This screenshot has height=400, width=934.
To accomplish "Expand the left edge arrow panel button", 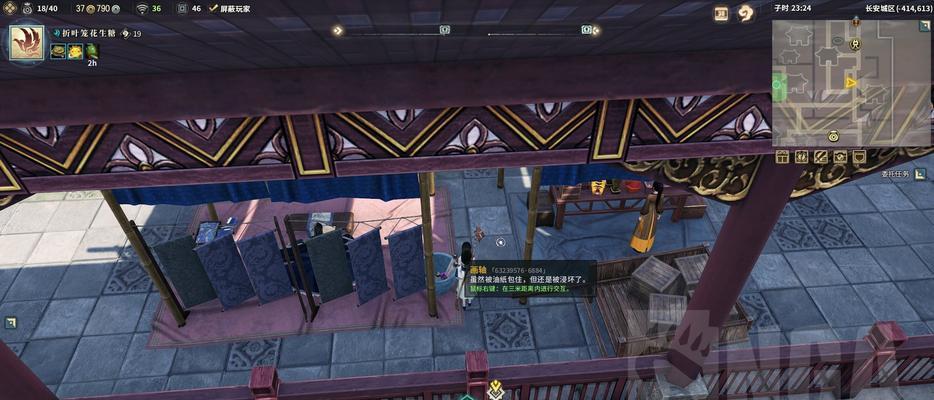I will tap(10, 322).
